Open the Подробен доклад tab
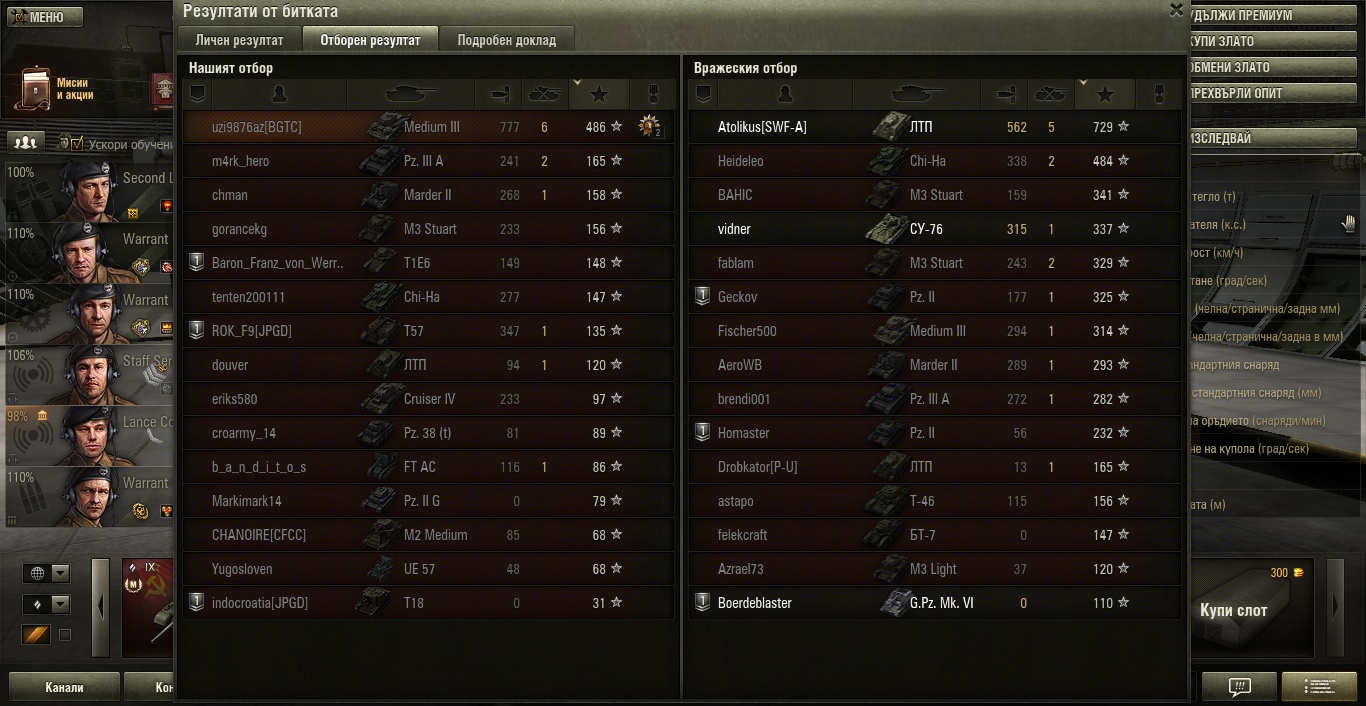 [x=507, y=40]
